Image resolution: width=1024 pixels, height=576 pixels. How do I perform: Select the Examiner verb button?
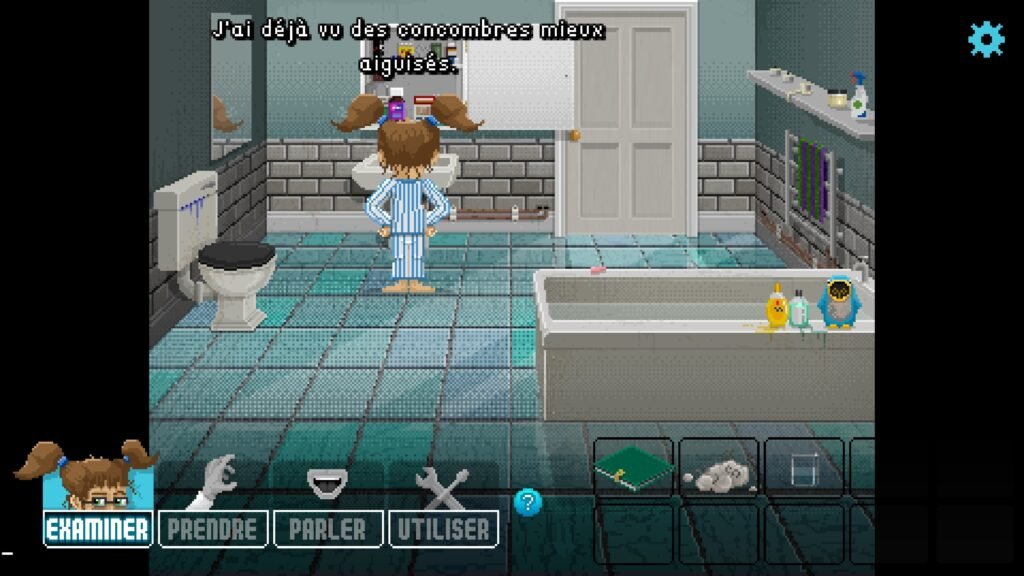click(98, 529)
